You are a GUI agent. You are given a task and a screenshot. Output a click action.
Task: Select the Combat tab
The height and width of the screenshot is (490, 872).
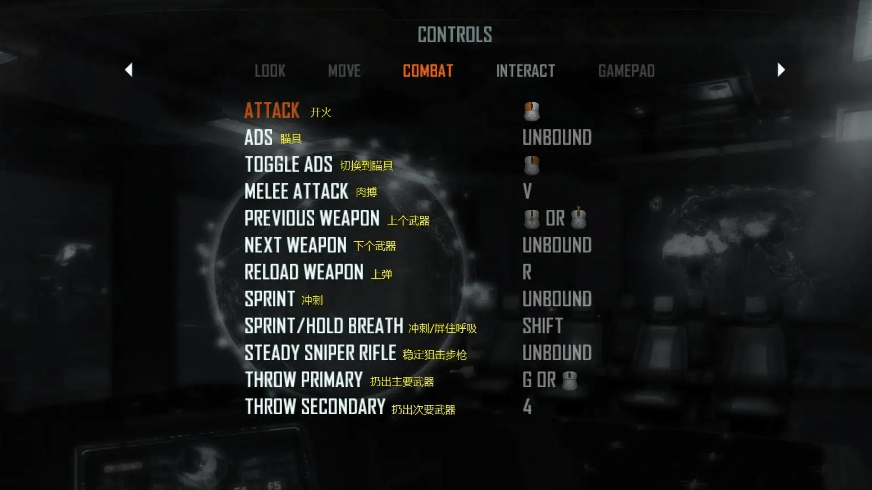pos(428,71)
